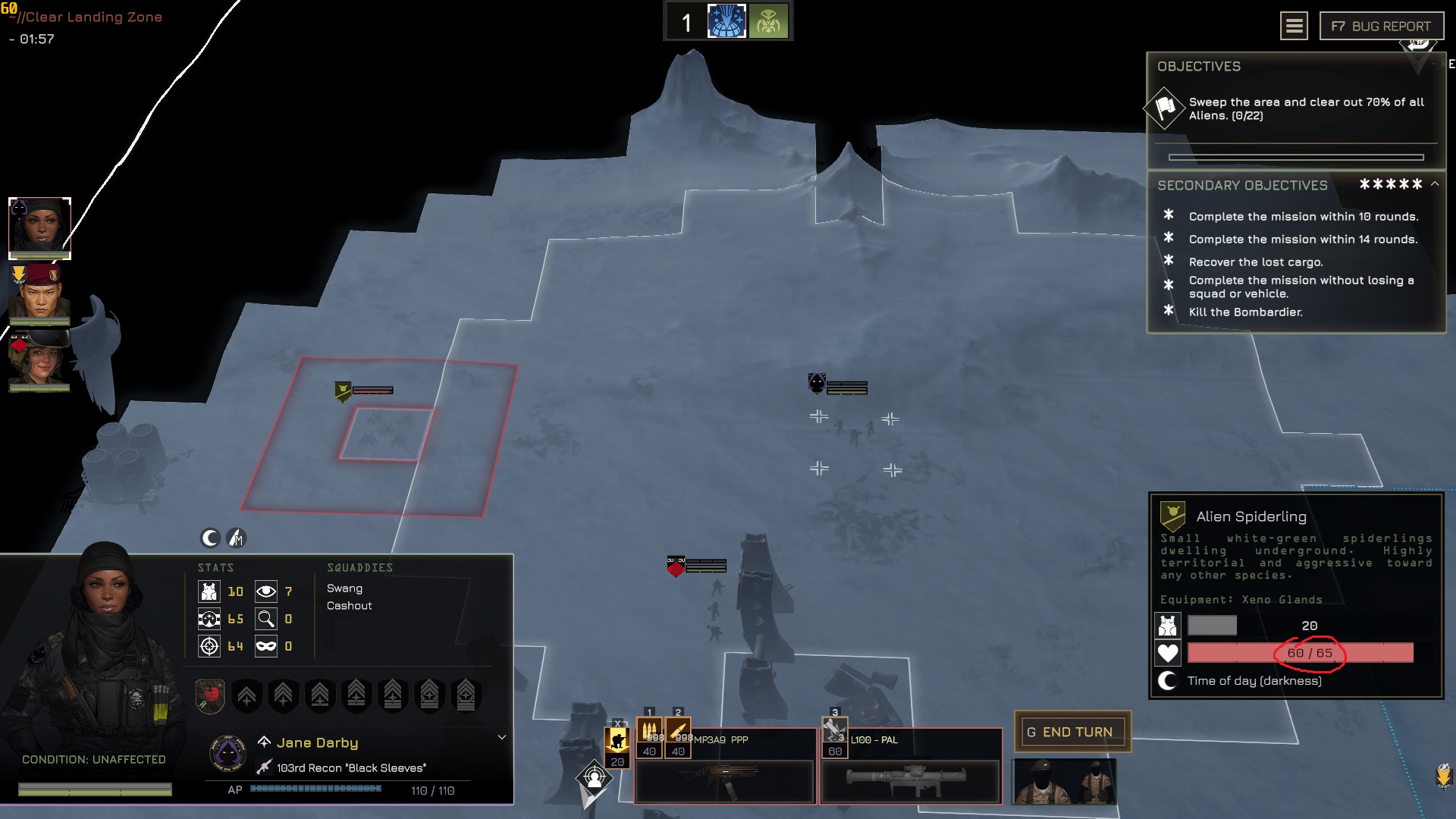Click the crescent moon status icon
Screen dimensions: 1456x819
tap(210, 538)
